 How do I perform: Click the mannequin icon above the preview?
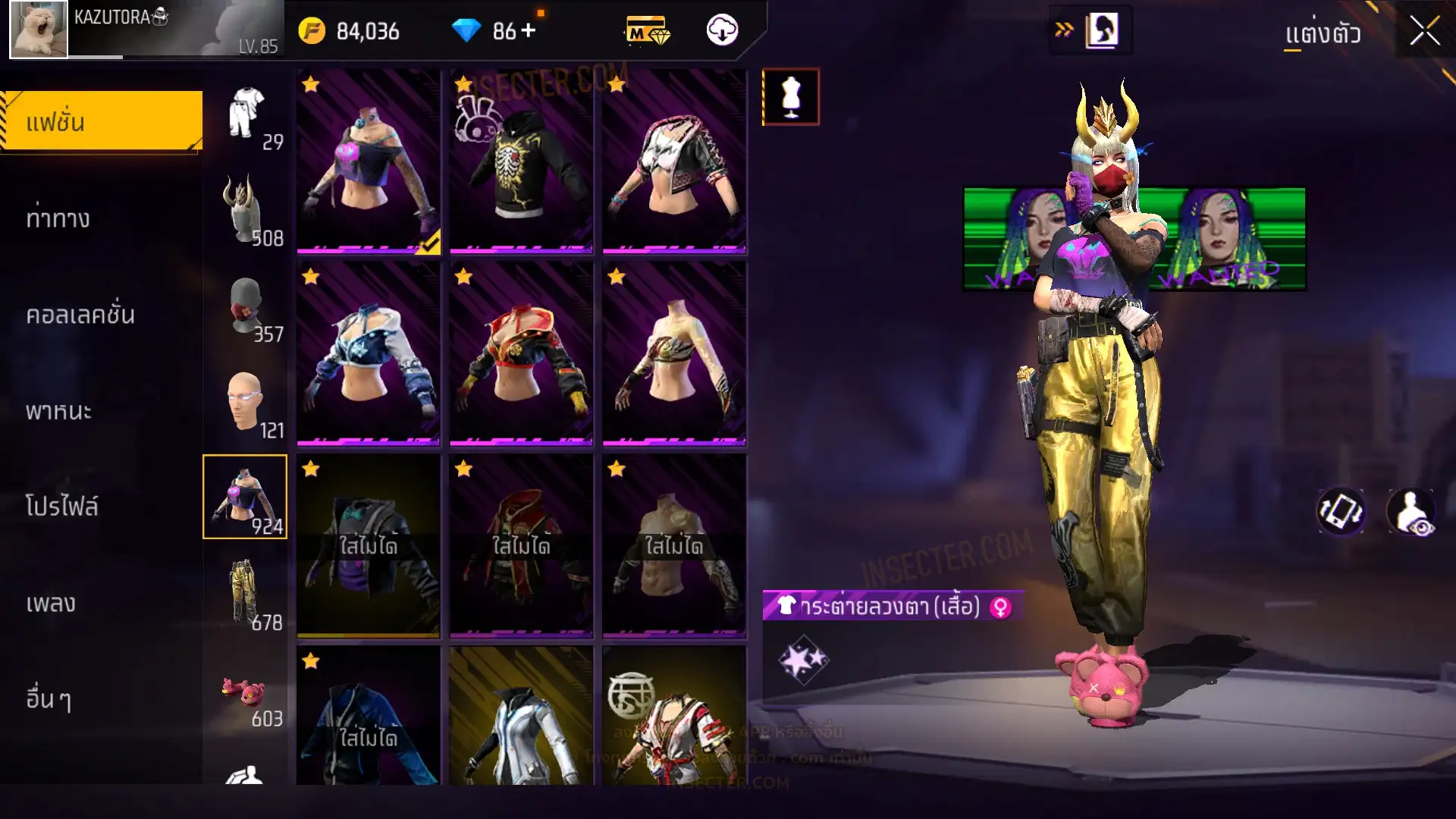tap(790, 97)
